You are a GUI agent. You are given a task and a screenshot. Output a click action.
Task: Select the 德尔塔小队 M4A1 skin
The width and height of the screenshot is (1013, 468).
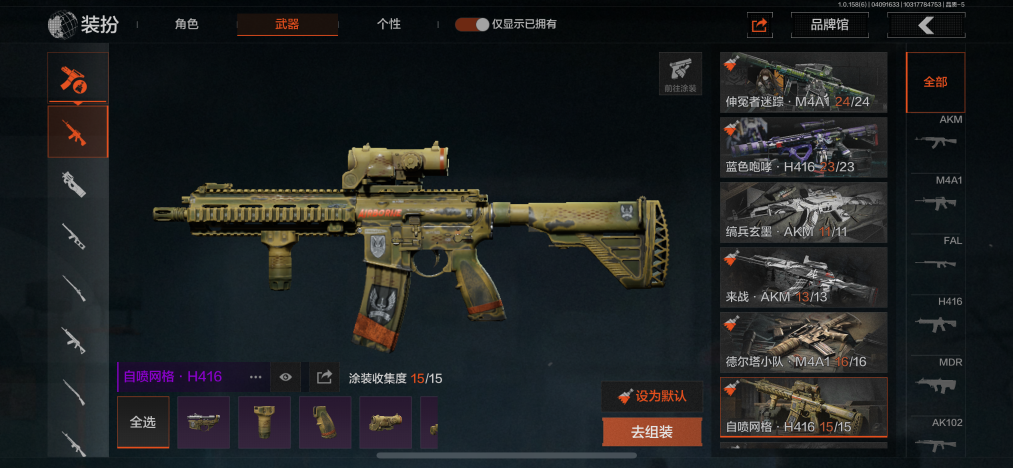point(803,341)
